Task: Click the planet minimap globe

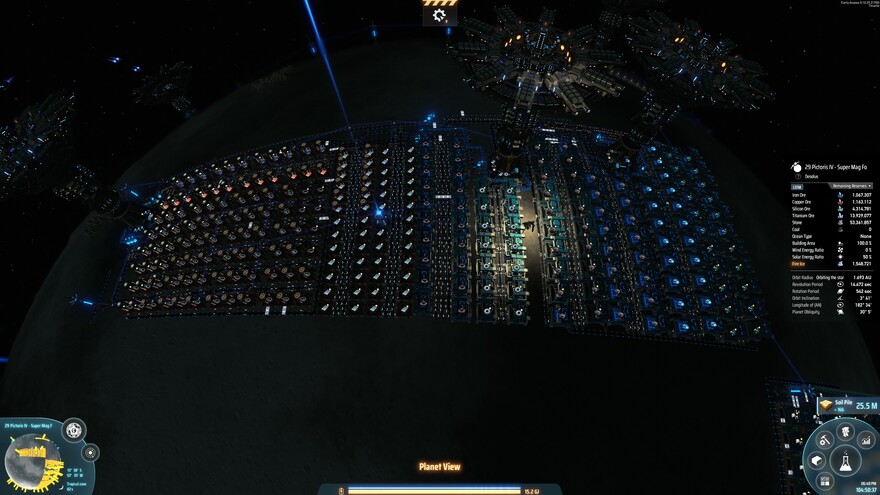Action: click(35, 462)
